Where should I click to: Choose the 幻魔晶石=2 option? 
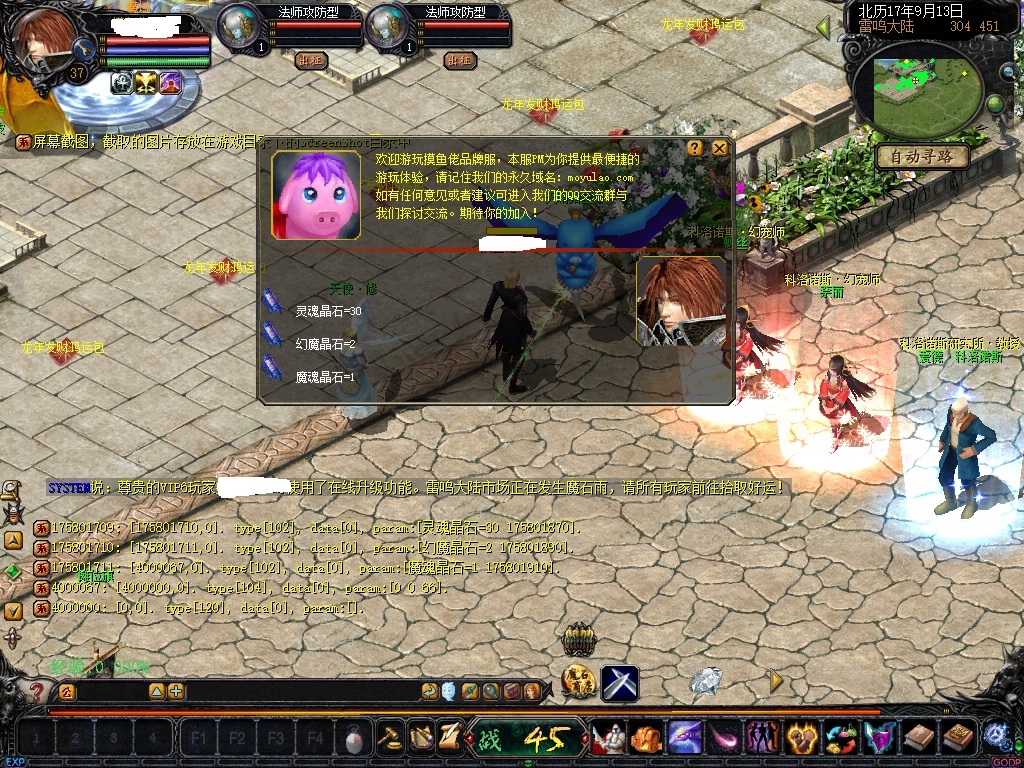click(325, 344)
